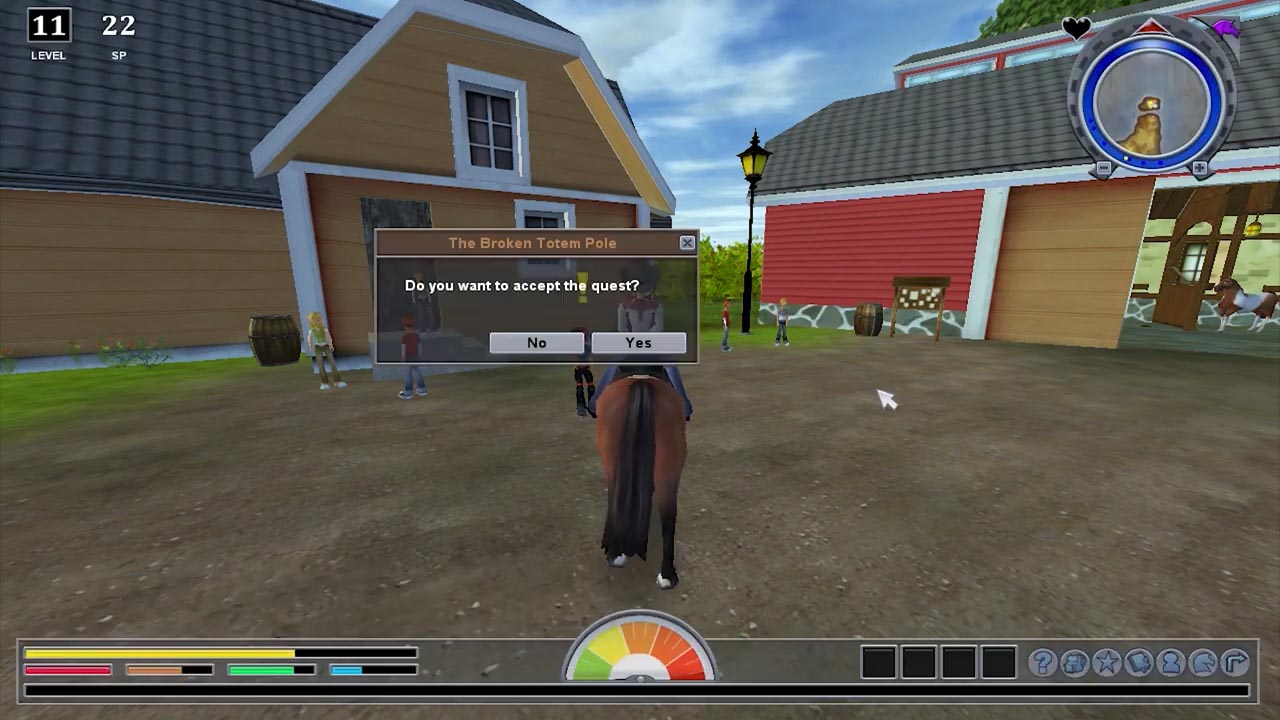Open the star icon menu
This screenshot has height=720, width=1280.
[x=1107, y=662]
